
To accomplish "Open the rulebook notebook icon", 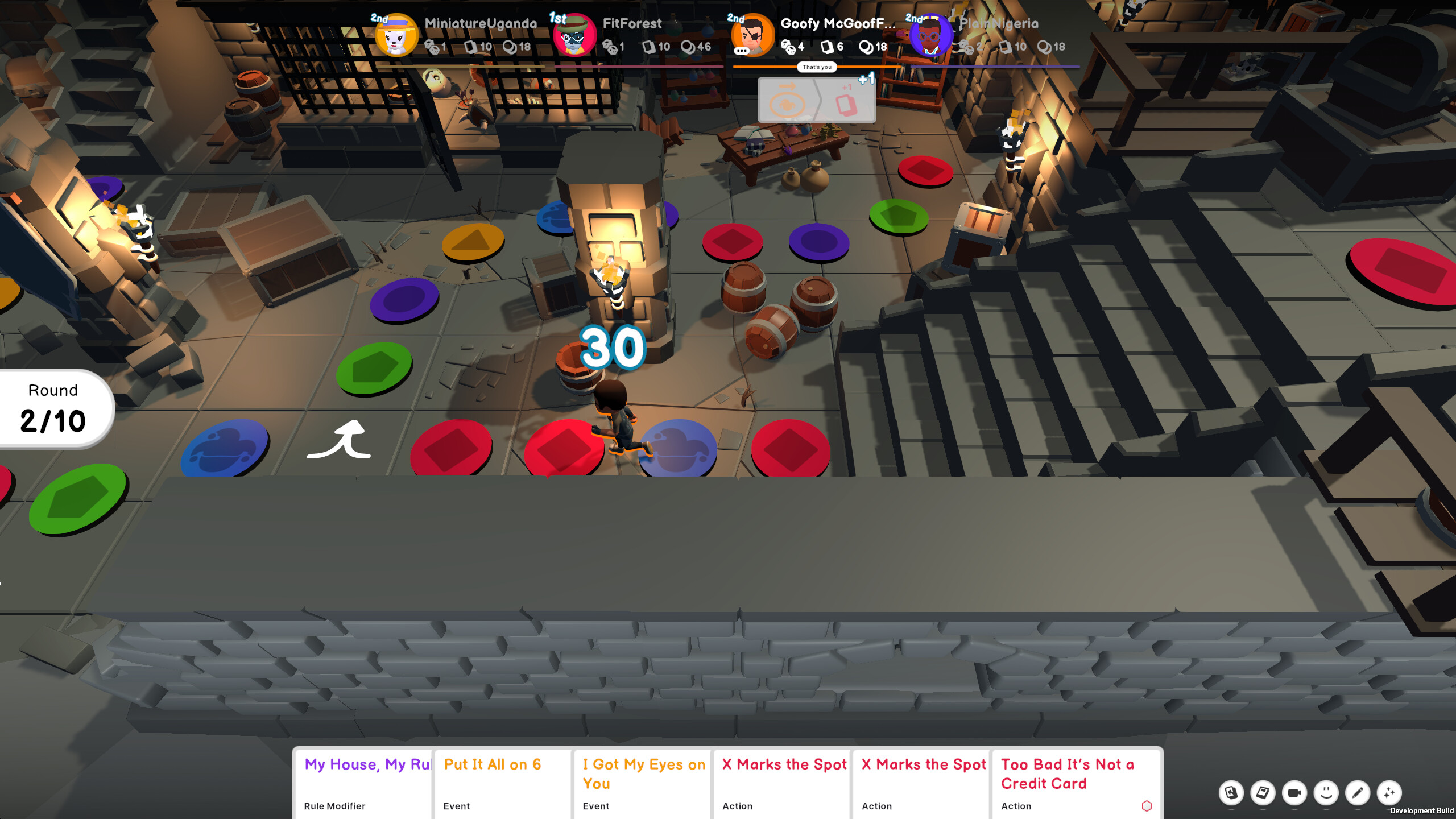I will [x=1262, y=793].
